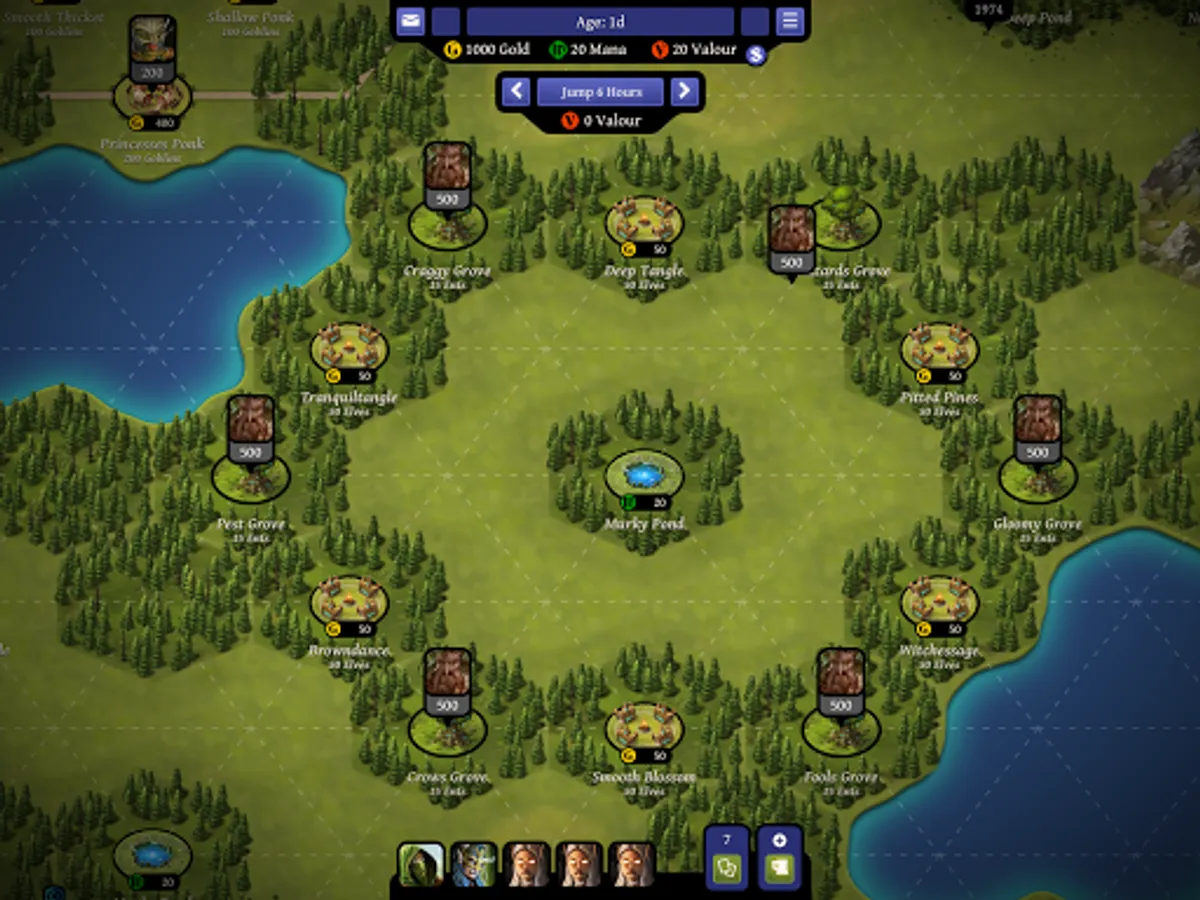
Task: Choose the Gloomy Grove army marker
Action: (1038, 430)
